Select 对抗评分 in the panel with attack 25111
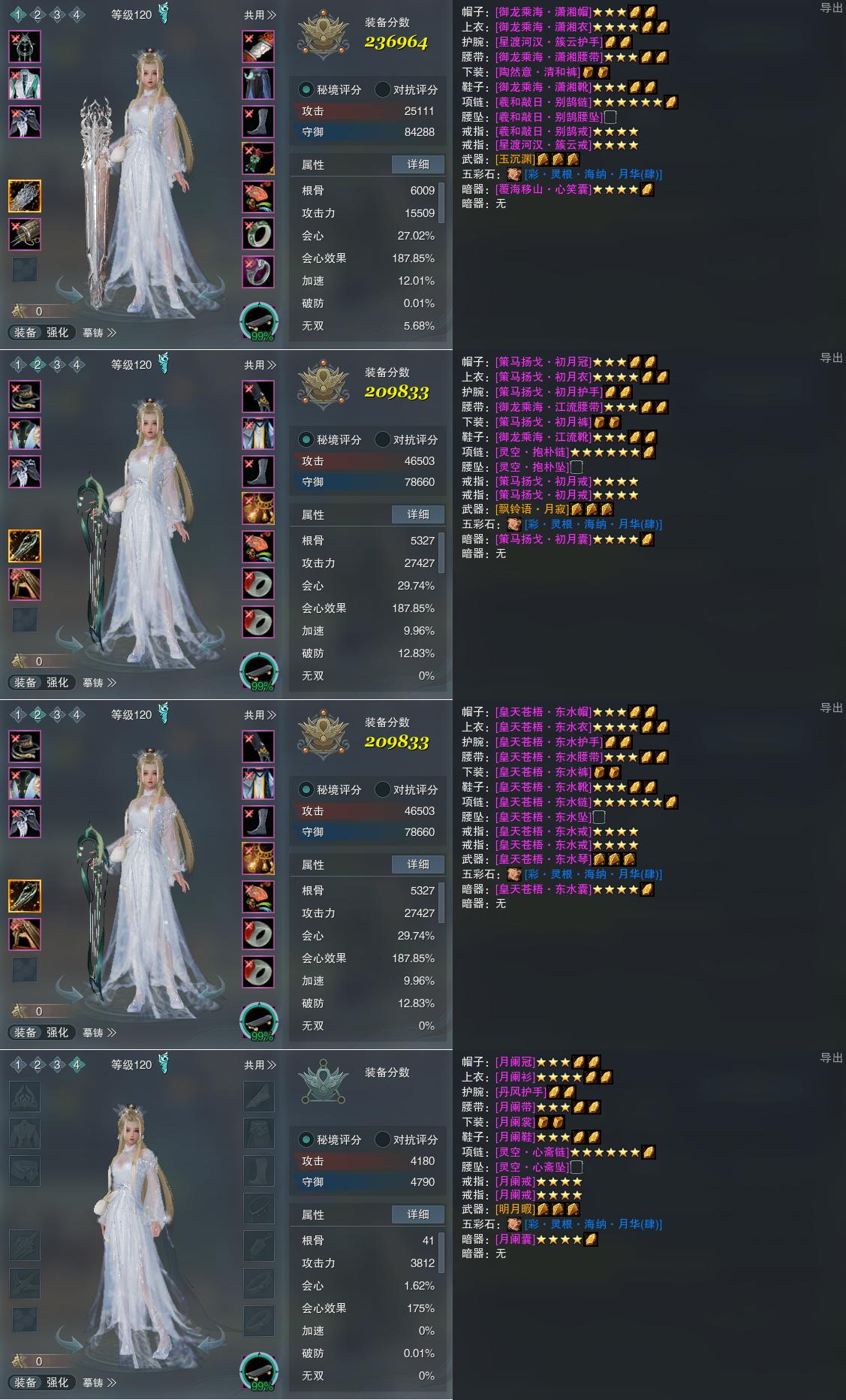This screenshot has height=1400, width=846. pos(408,89)
